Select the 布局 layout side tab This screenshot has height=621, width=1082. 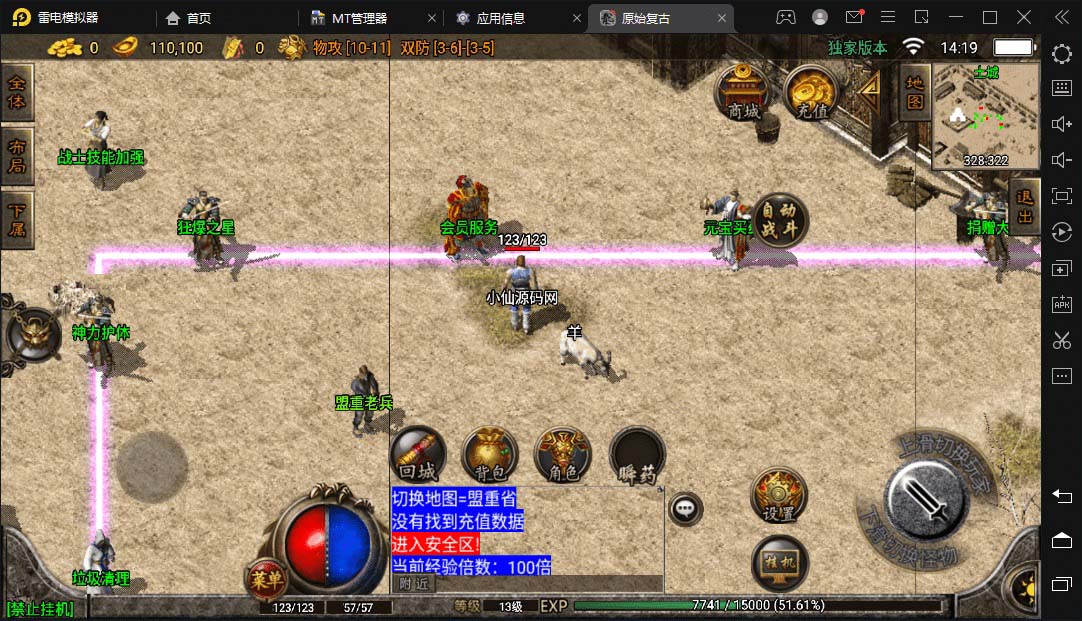[17, 156]
